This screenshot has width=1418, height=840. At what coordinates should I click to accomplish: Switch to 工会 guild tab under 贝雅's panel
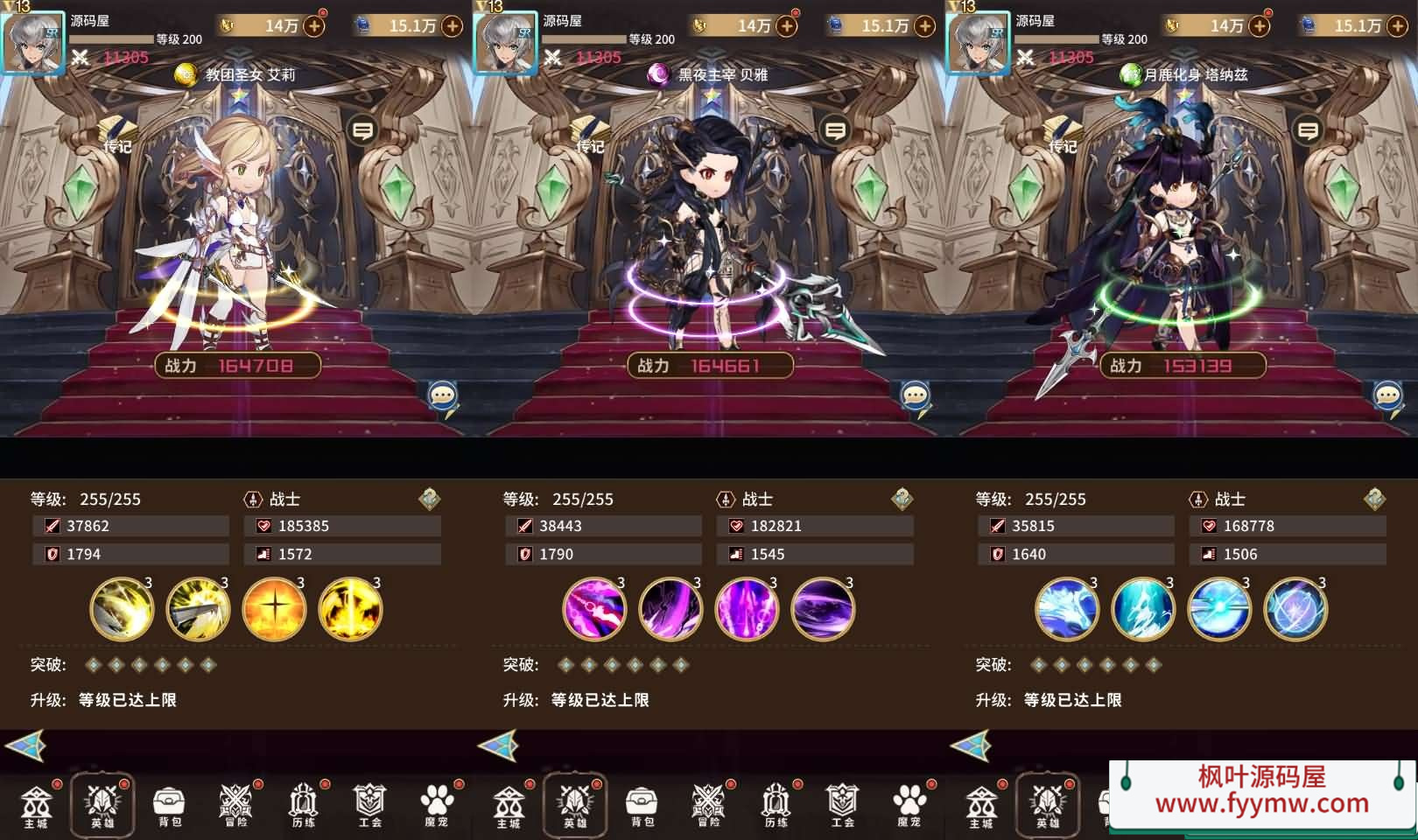pos(842,805)
